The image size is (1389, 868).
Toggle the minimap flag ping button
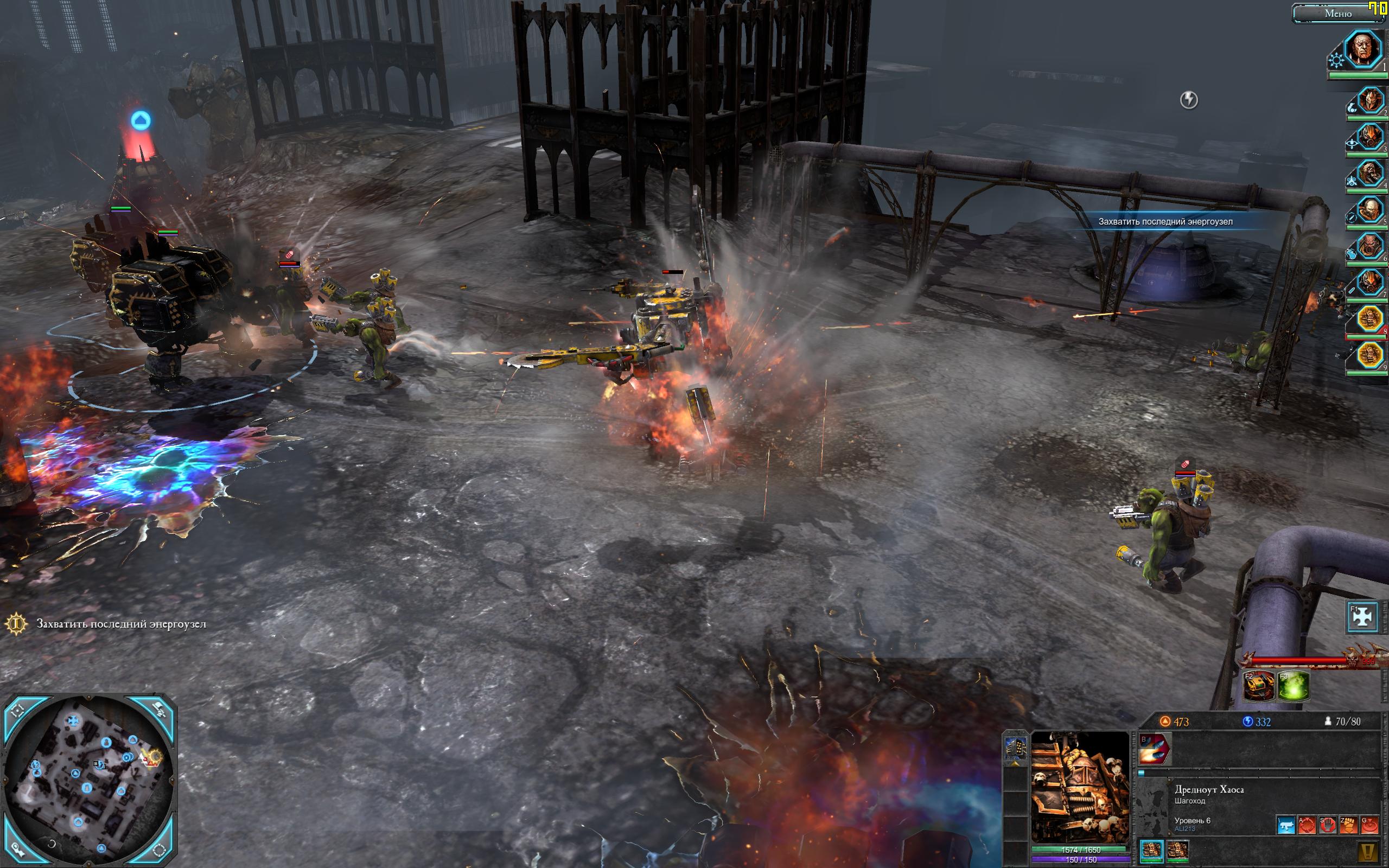point(160,711)
